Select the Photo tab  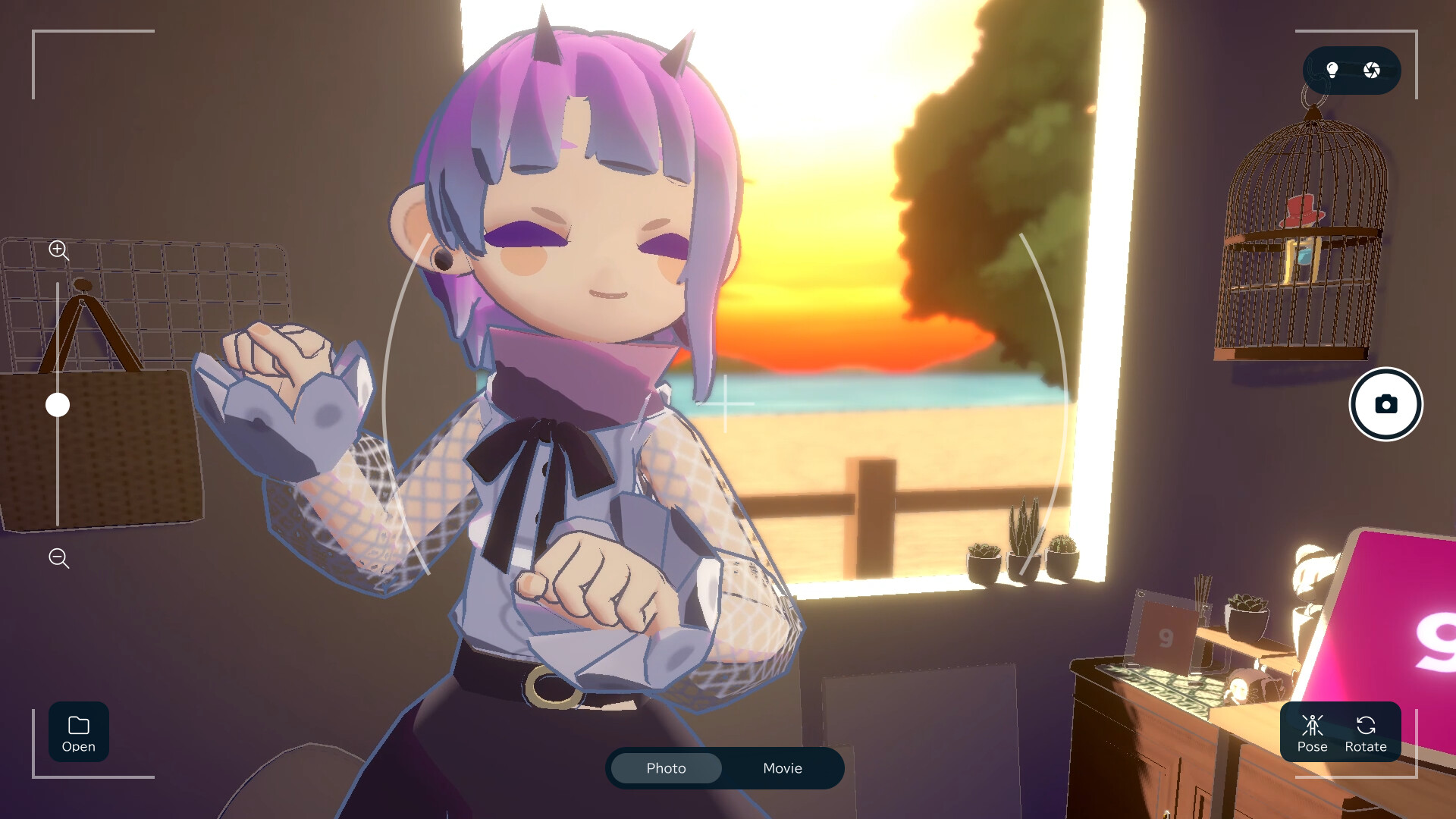pyautogui.click(x=665, y=768)
